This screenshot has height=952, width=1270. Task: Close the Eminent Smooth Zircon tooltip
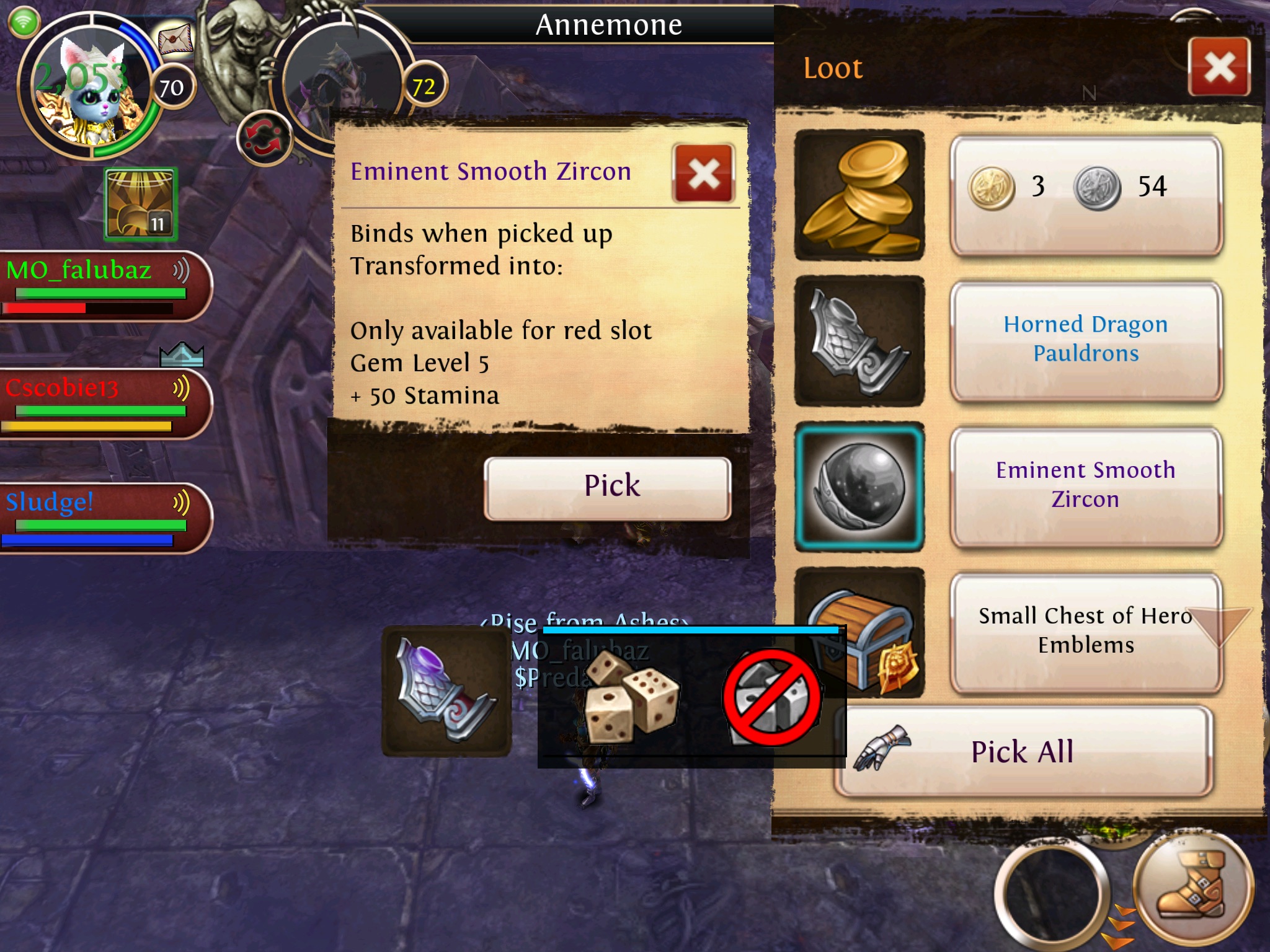(704, 174)
